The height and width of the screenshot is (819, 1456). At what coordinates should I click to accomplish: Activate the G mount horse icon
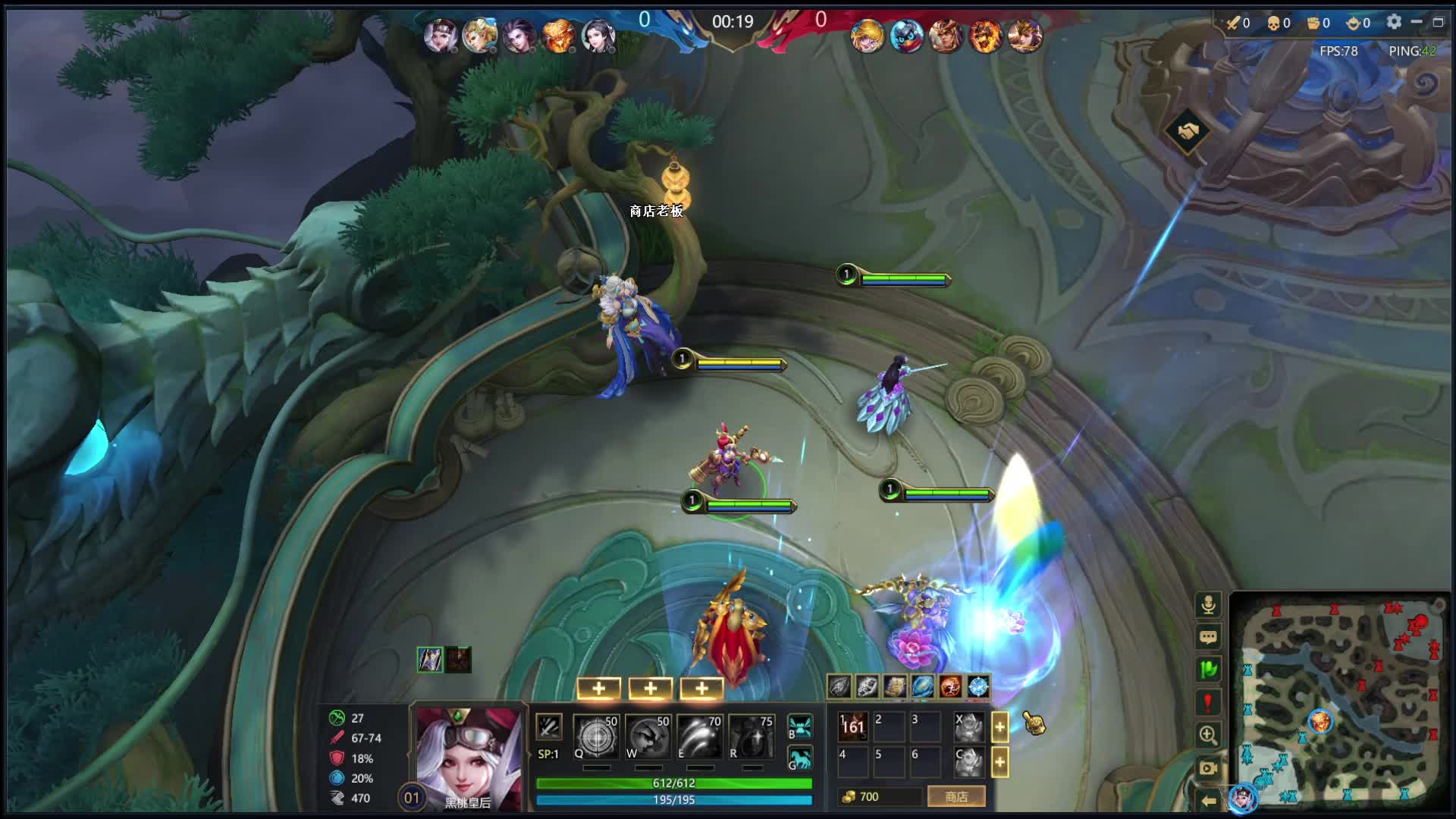800,758
